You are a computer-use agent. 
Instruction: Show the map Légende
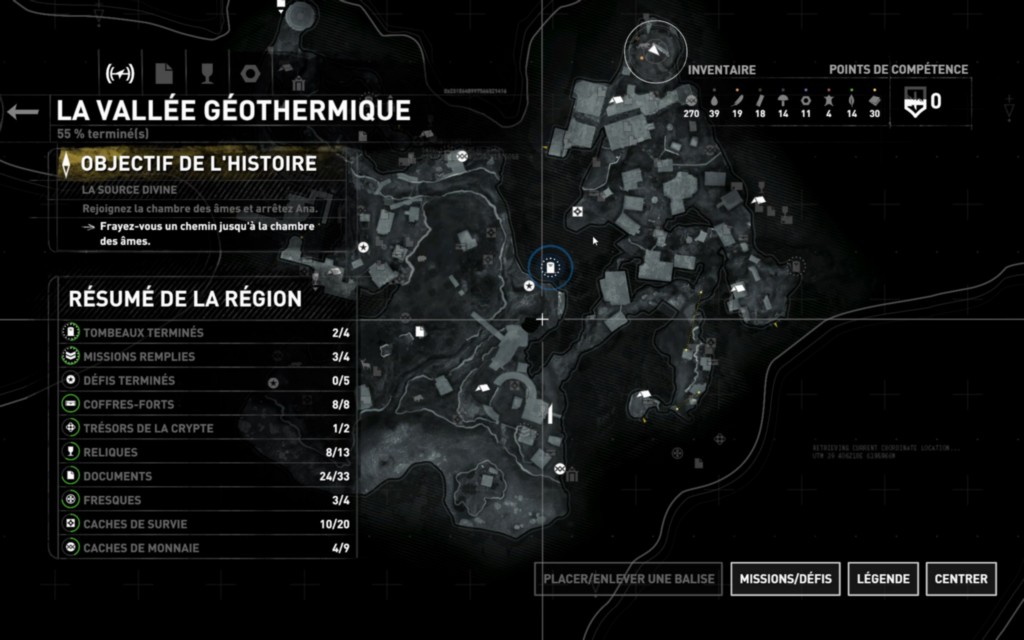pos(884,578)
